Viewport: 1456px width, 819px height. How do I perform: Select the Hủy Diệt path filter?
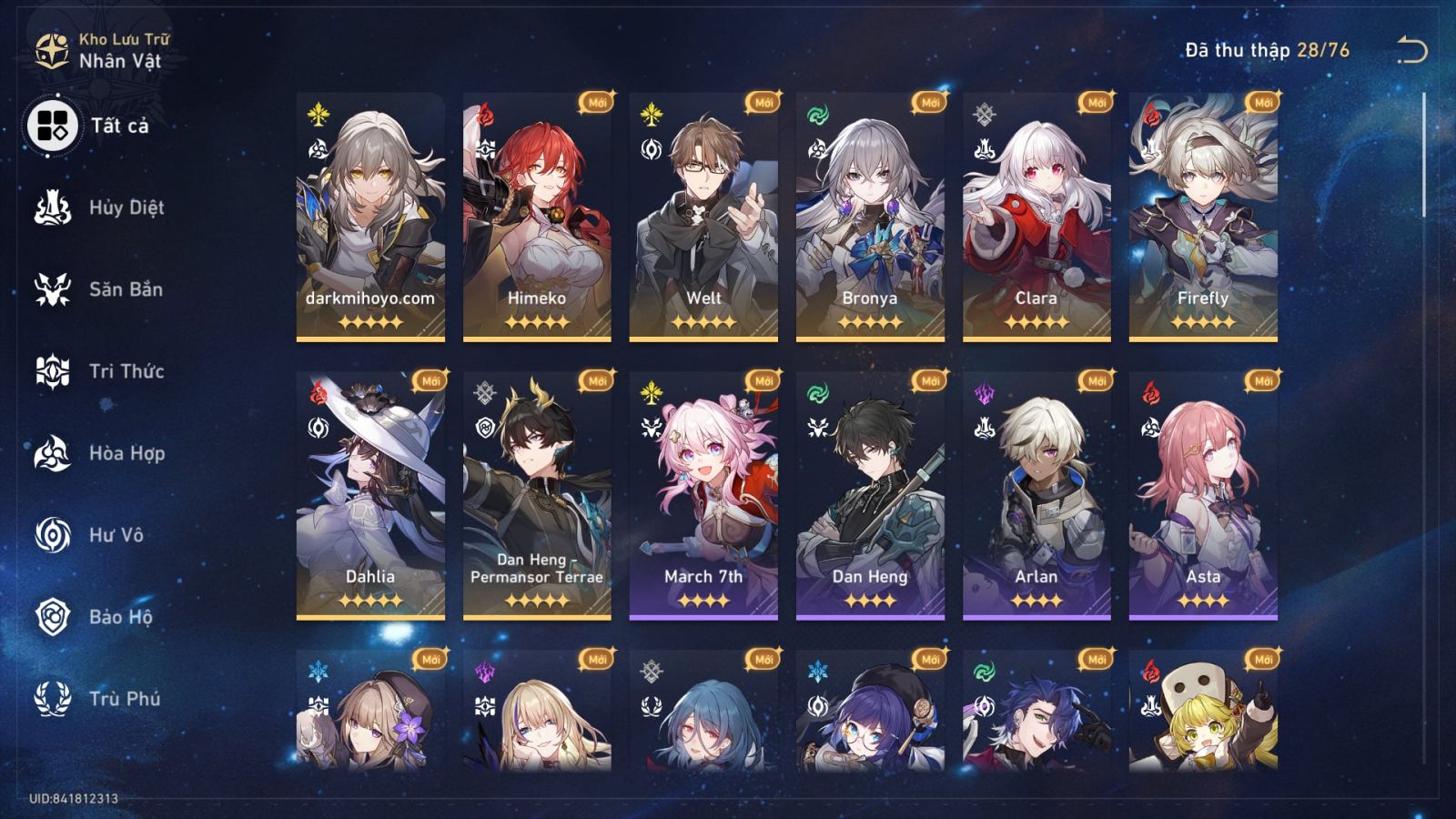pos(55,207)
